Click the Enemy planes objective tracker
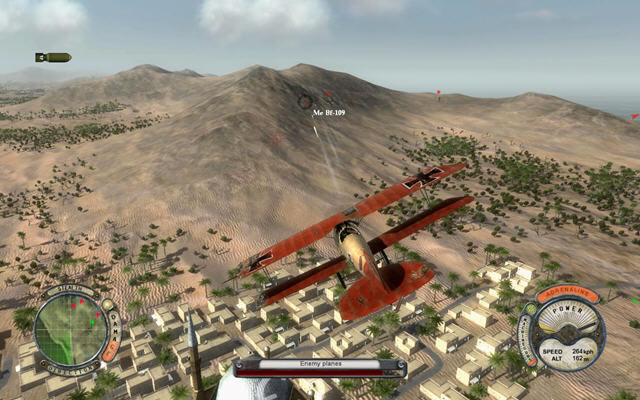Image resolution: width=640 pixels, height=400 pixels. [320, 366]
